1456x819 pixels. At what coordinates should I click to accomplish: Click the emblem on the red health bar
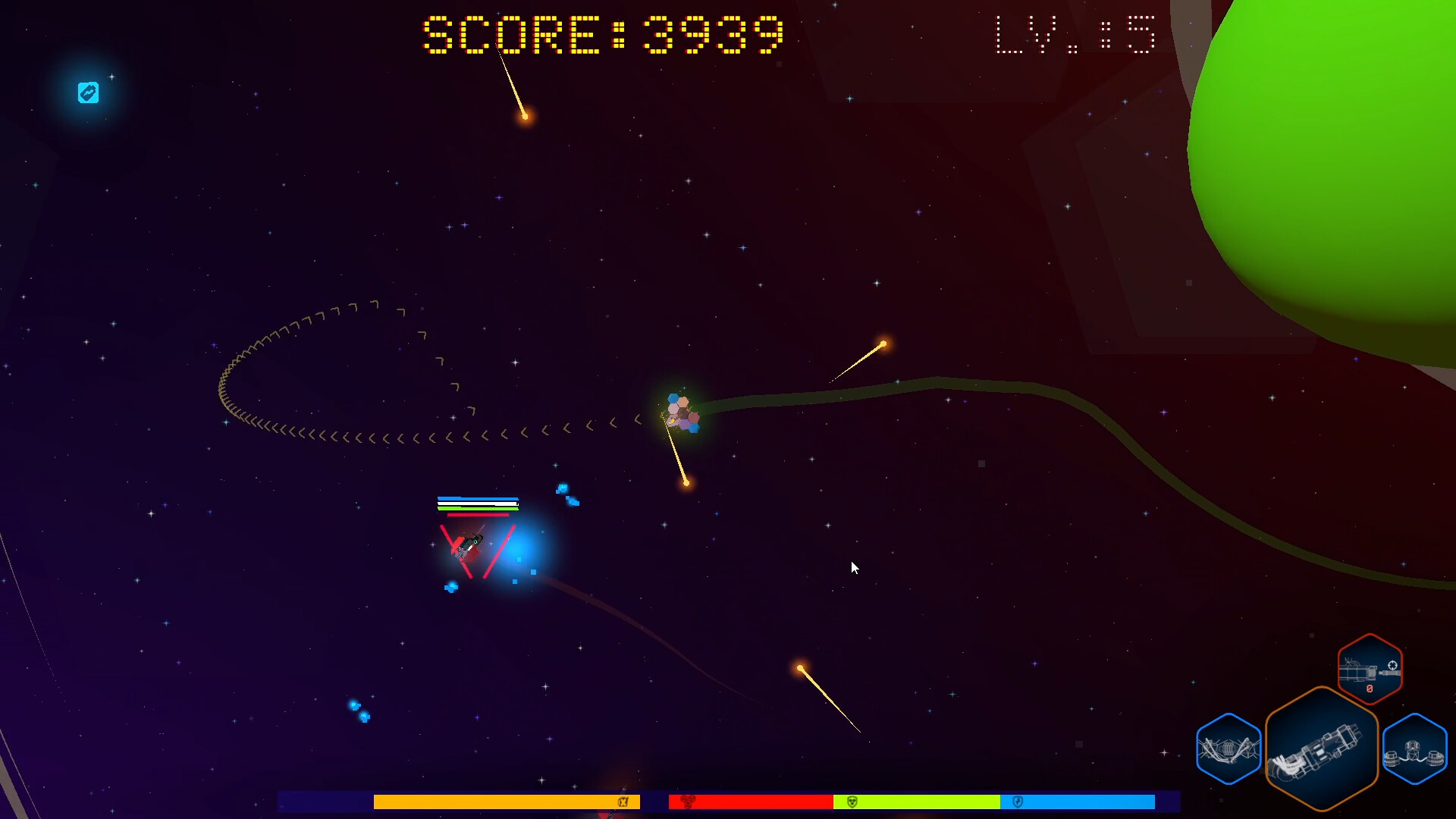pos(687,802)
